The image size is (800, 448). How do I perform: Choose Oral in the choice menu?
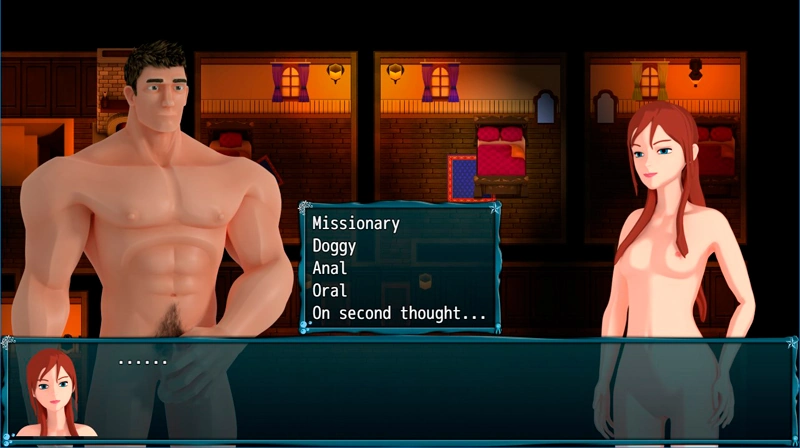(330, 291)
